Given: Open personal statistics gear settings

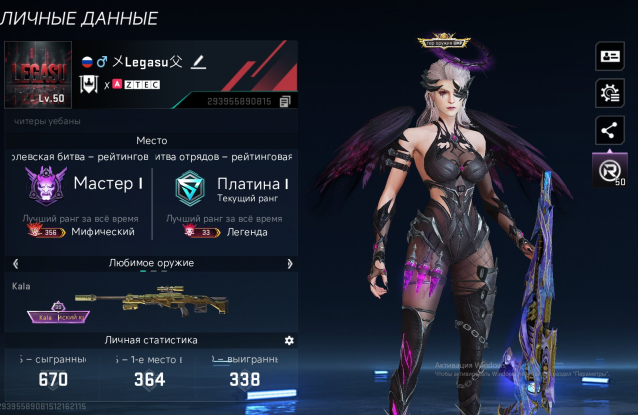Looking at the screenshot, I should [x=289, y=341].
